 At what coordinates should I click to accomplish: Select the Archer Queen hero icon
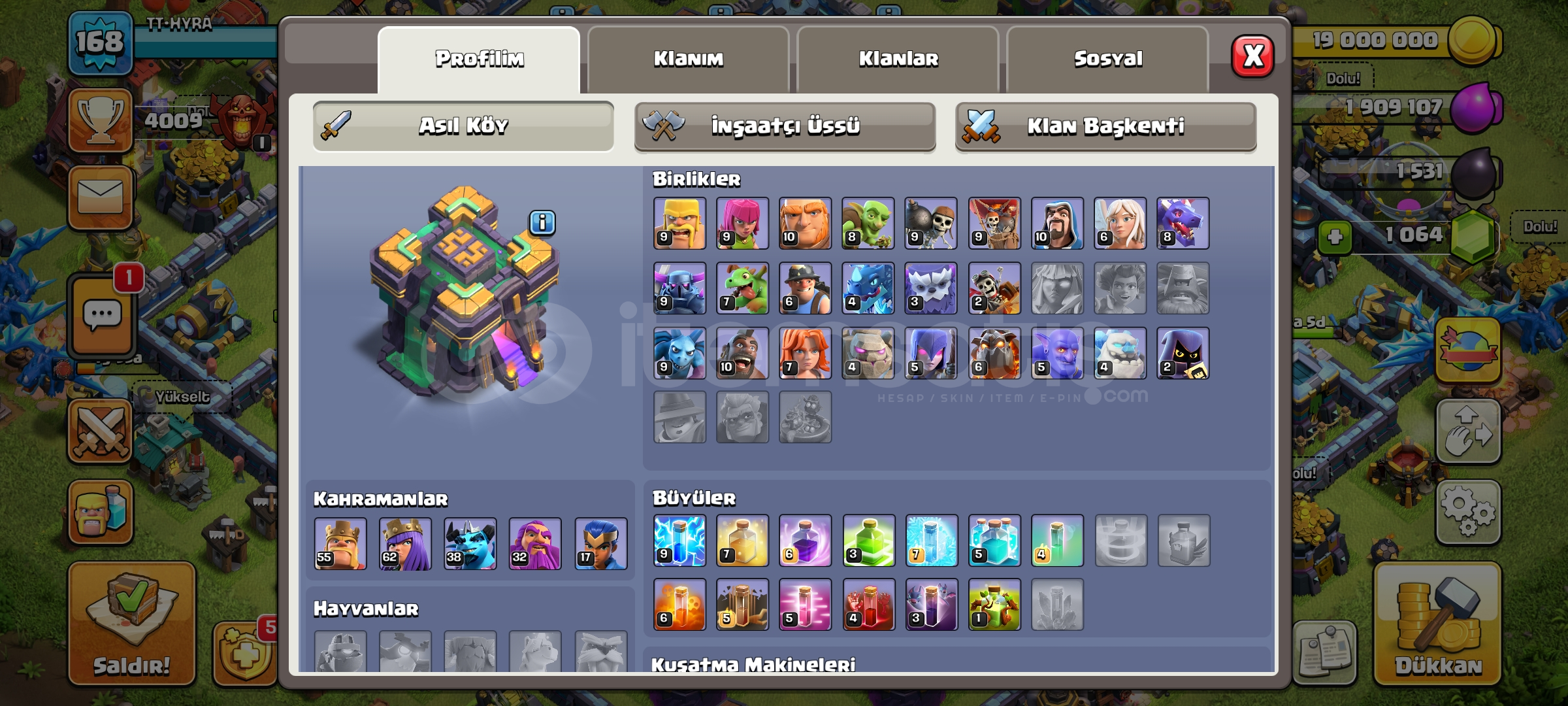(x=405, y=544)
